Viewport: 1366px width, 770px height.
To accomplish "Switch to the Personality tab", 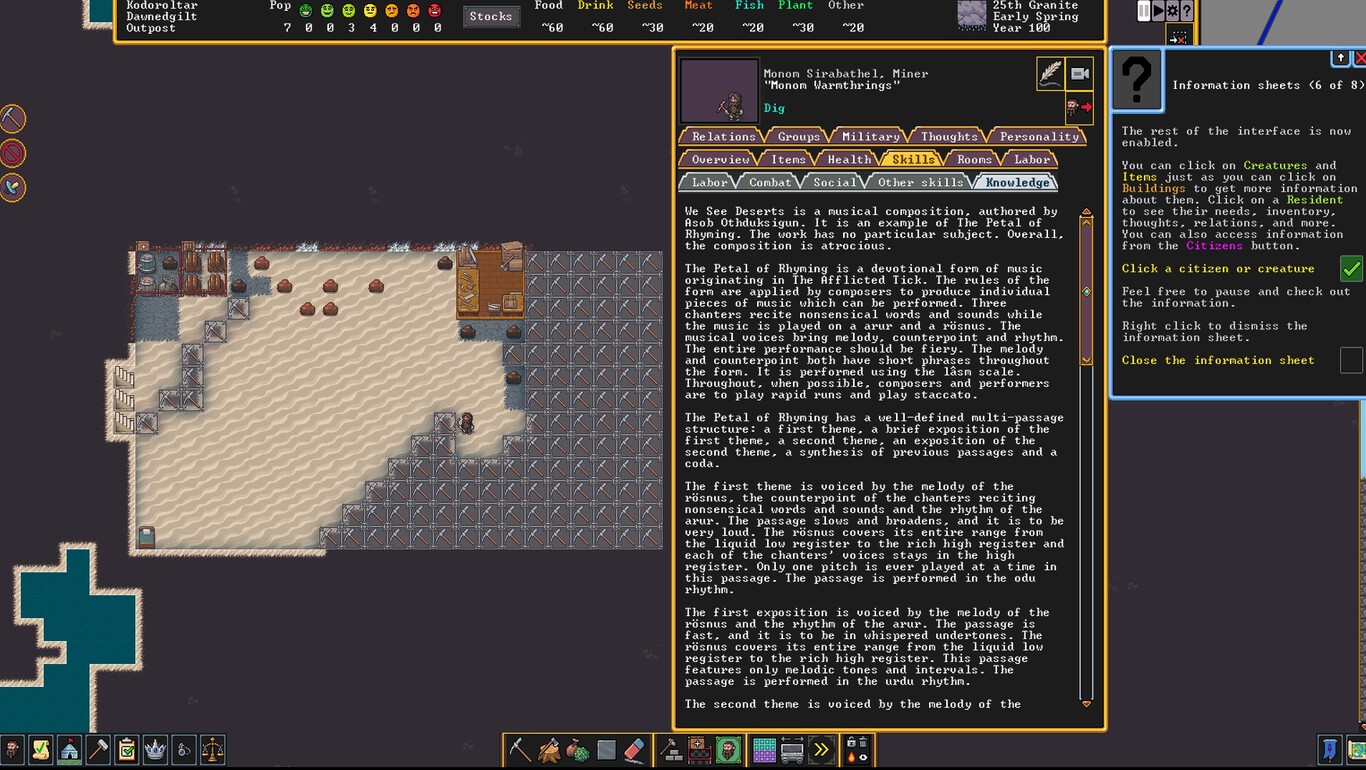I will [x=1039, y=136].
